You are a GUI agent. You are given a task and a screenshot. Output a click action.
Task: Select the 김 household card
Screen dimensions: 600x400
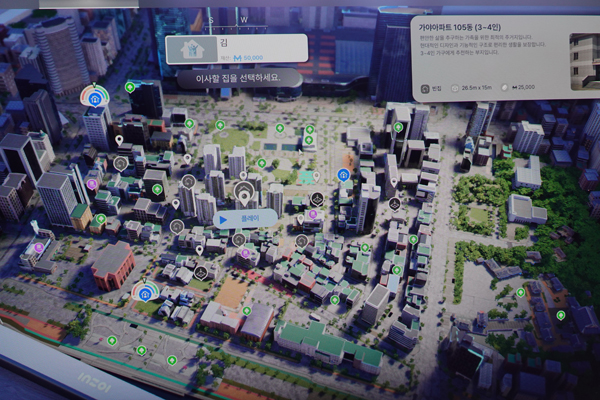pyautogui.click(x=236, y=48)
